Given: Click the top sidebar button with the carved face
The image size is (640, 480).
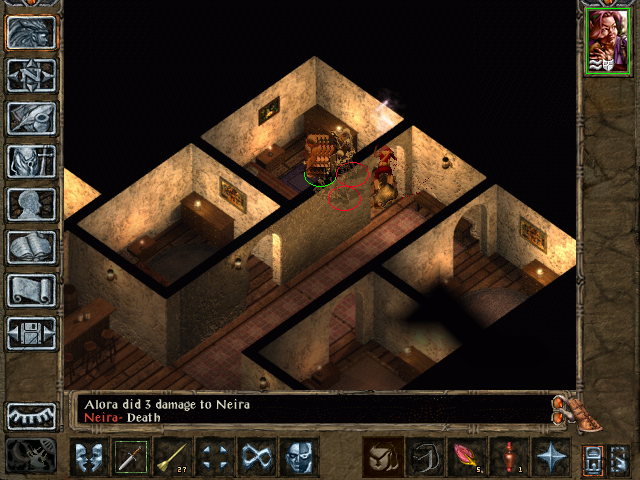Looking at the screenshot, I should (32, 32).
